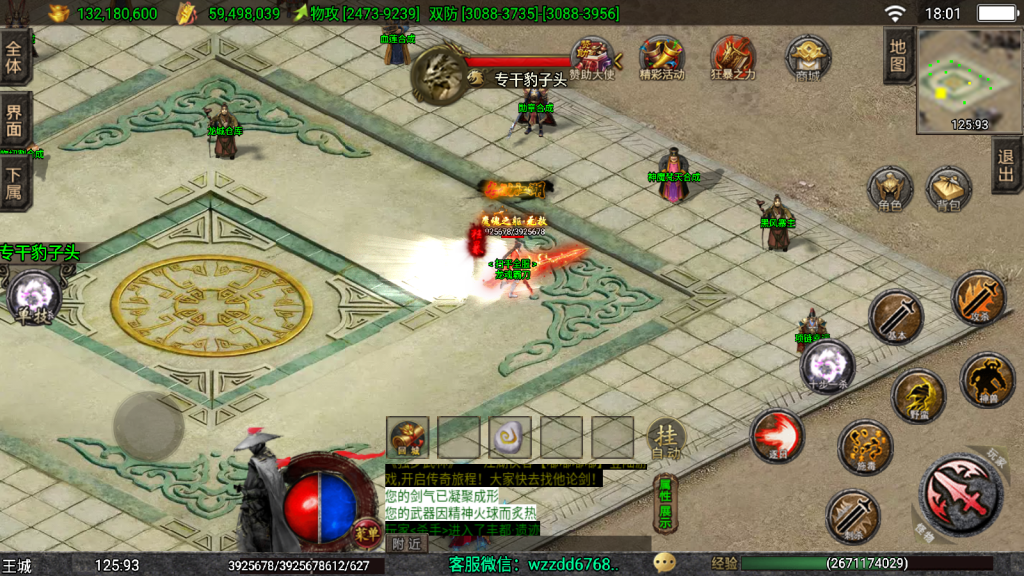Click the minimap thumbnail
This screenshot has width=1024, height=576.
point(968,80)
